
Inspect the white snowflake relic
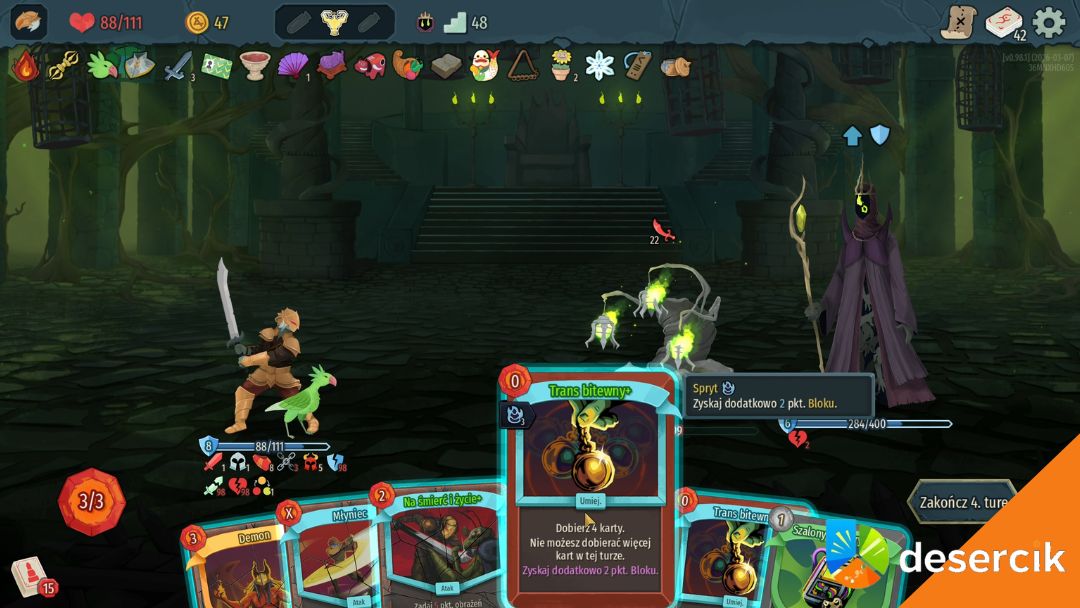(x=599, y=66)
